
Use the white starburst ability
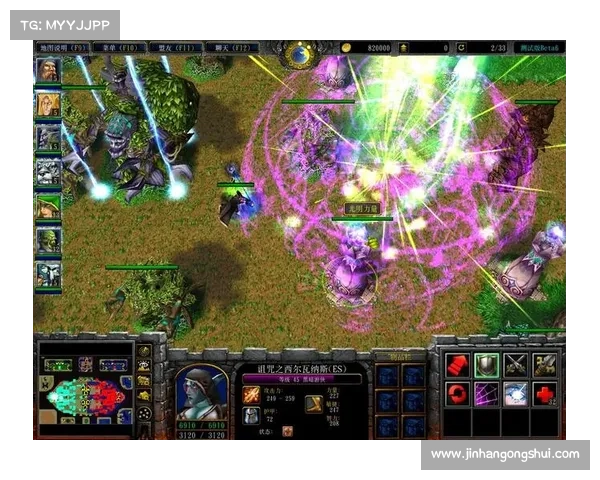(516, 394)
